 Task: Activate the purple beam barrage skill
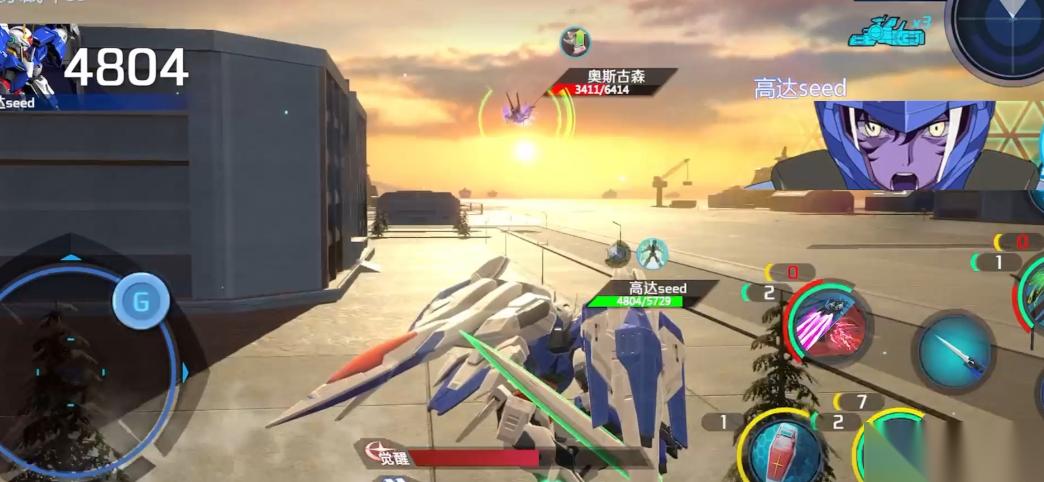829,323
